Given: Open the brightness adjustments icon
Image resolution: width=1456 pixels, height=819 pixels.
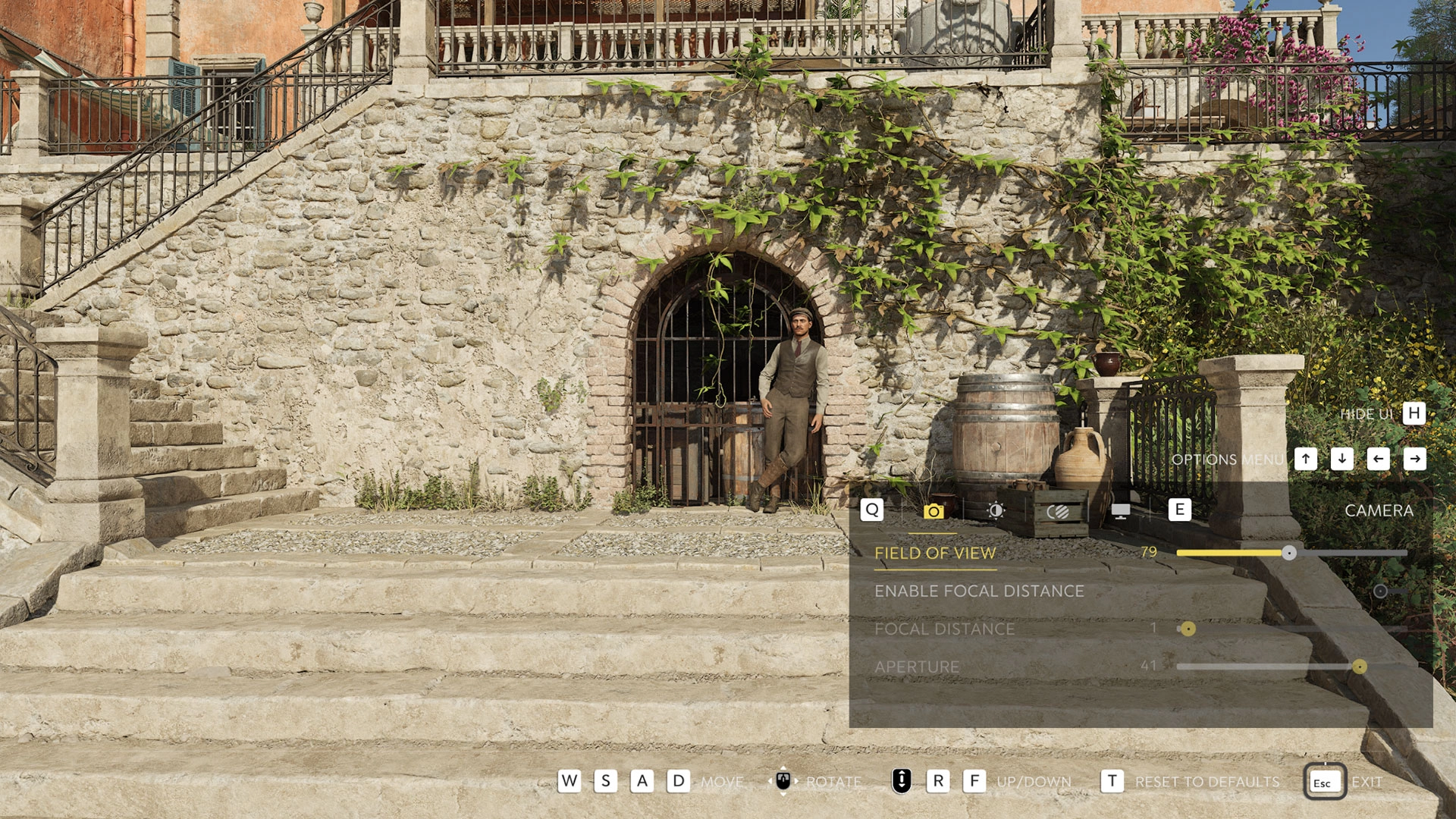Looking at the screenshot, I should pyautogui.click(x=996, y=511).
